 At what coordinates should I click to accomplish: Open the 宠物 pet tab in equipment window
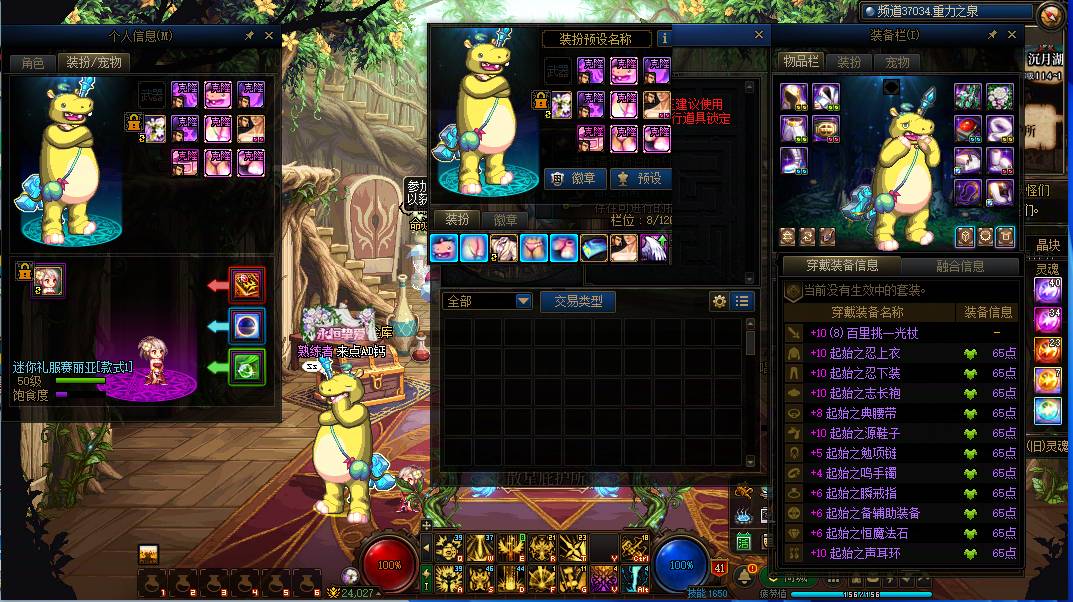(x=897, y=62)
